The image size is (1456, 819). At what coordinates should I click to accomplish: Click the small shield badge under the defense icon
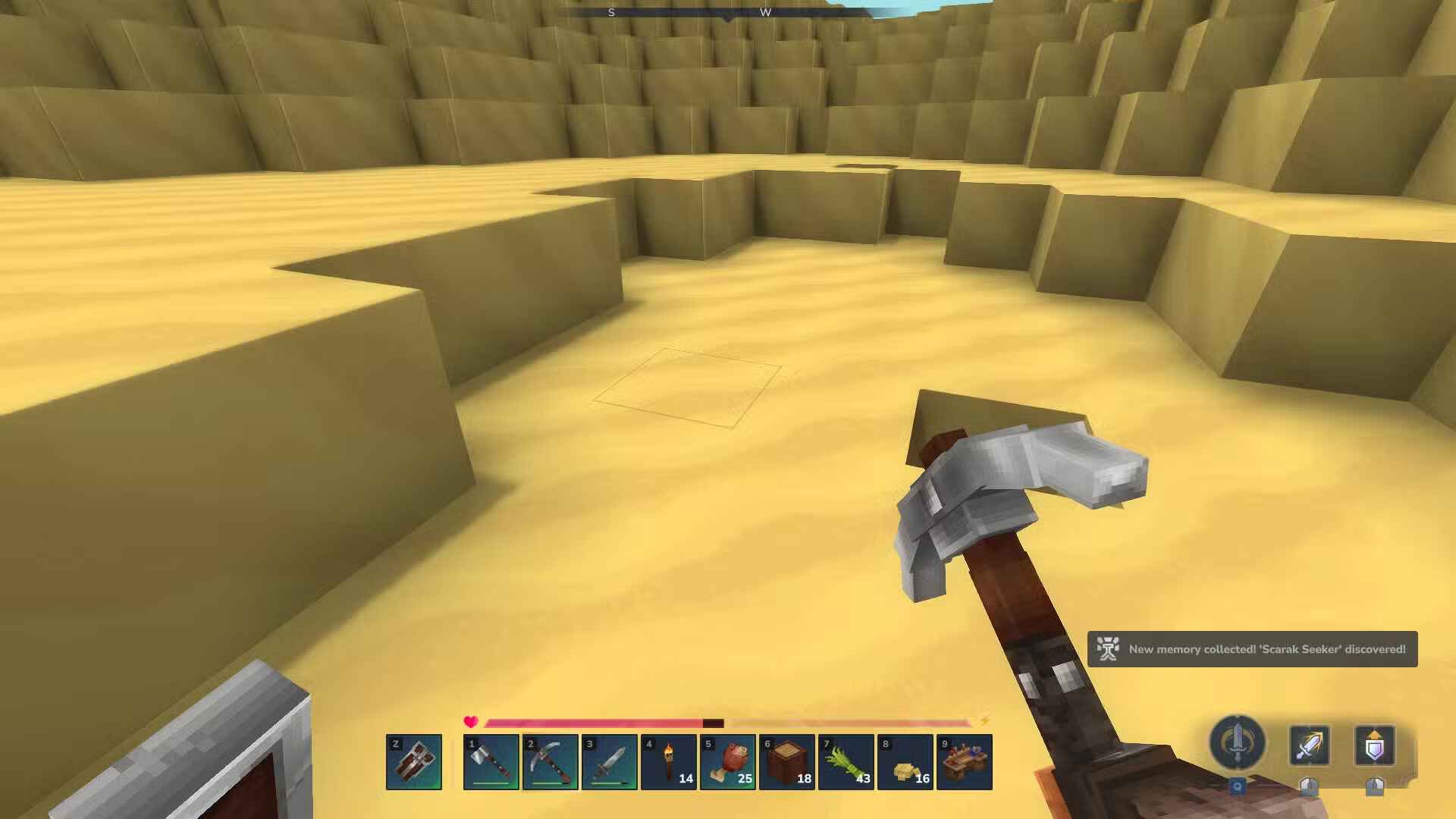coord(1375,789)
